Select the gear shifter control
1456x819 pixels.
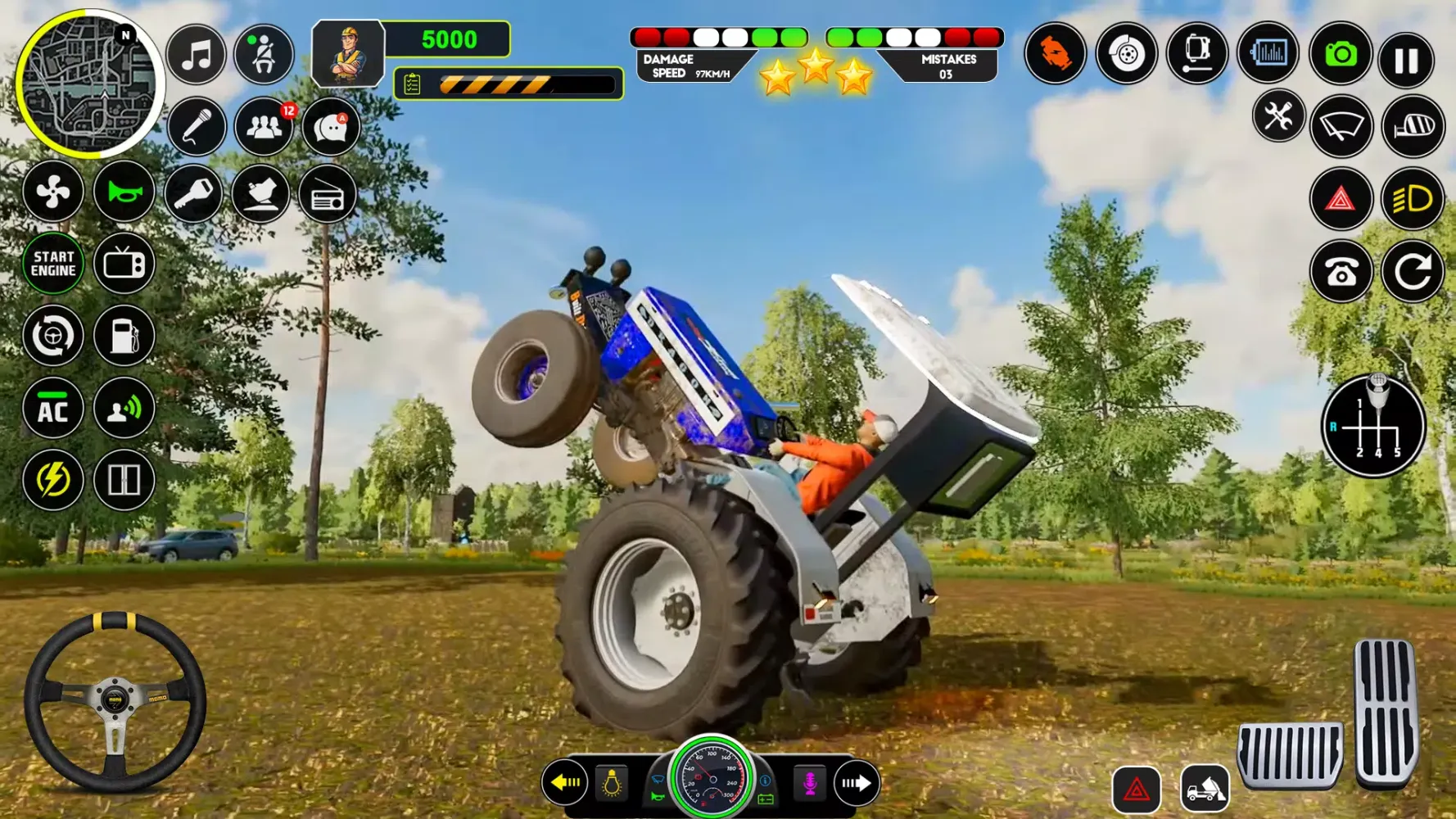1374,426
